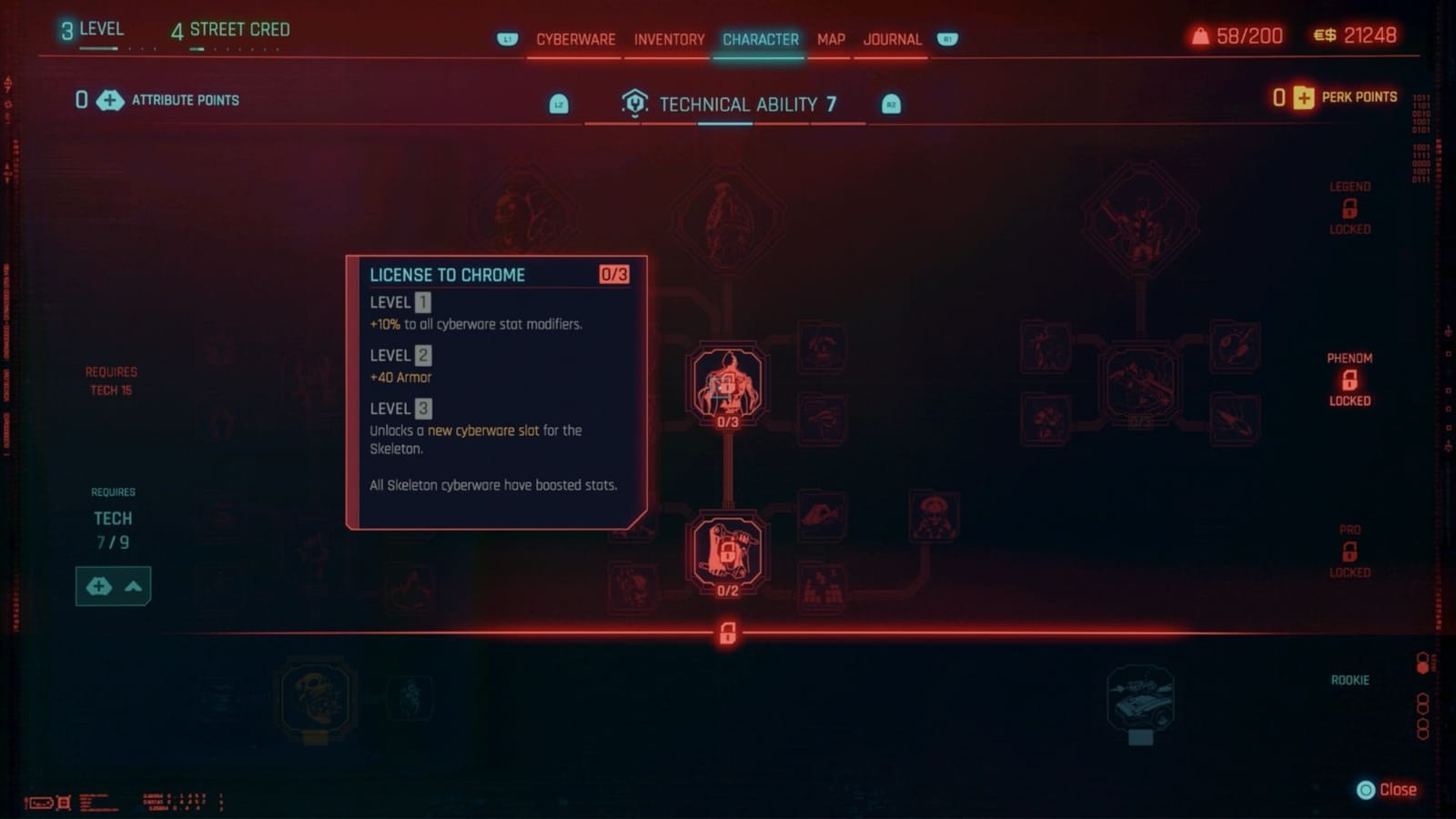The width and height of the screenshot is (1456, 819).
Task: Click the padlock on the Legend tier
Action: [1349, 207]
